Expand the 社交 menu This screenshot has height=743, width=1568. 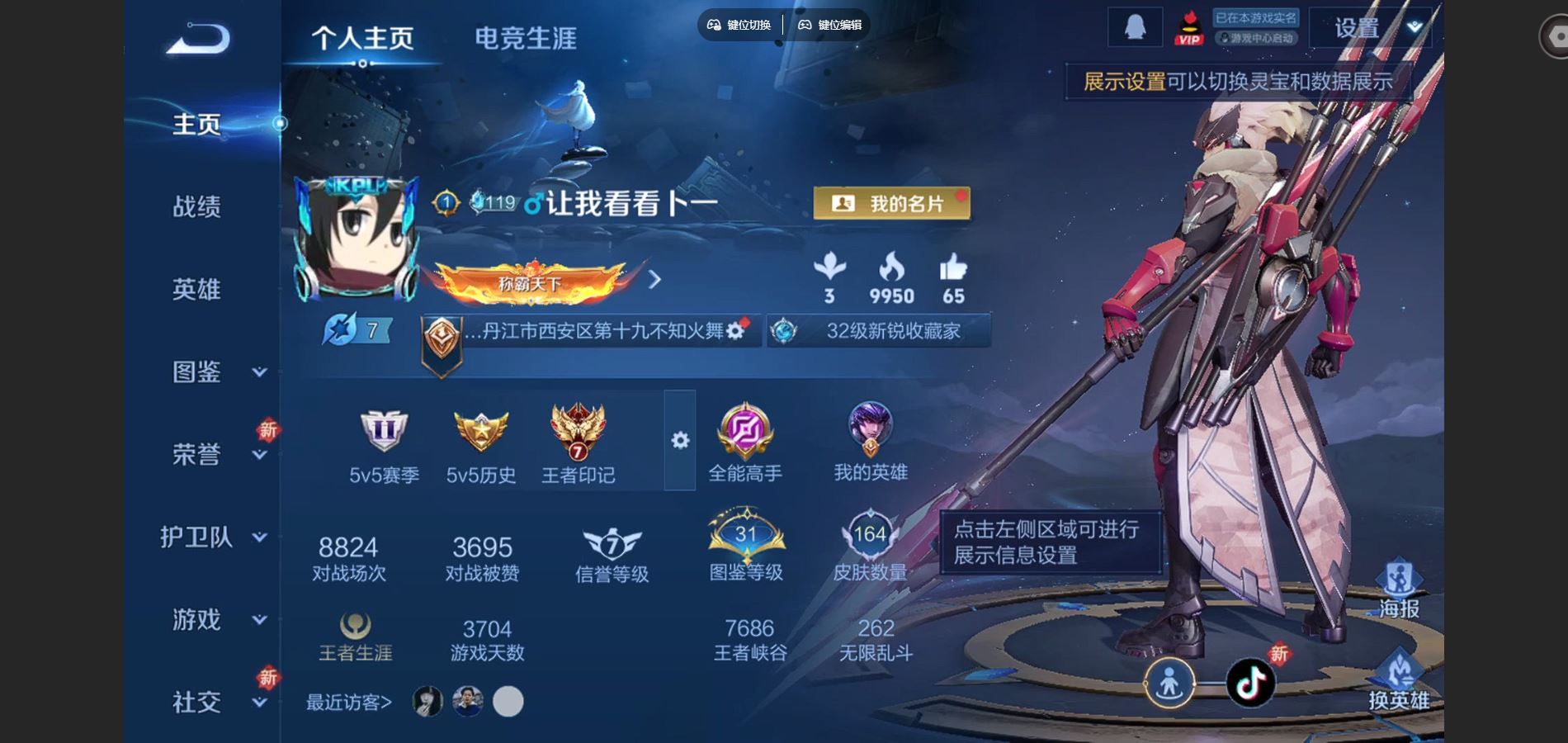tap(258, 703)
